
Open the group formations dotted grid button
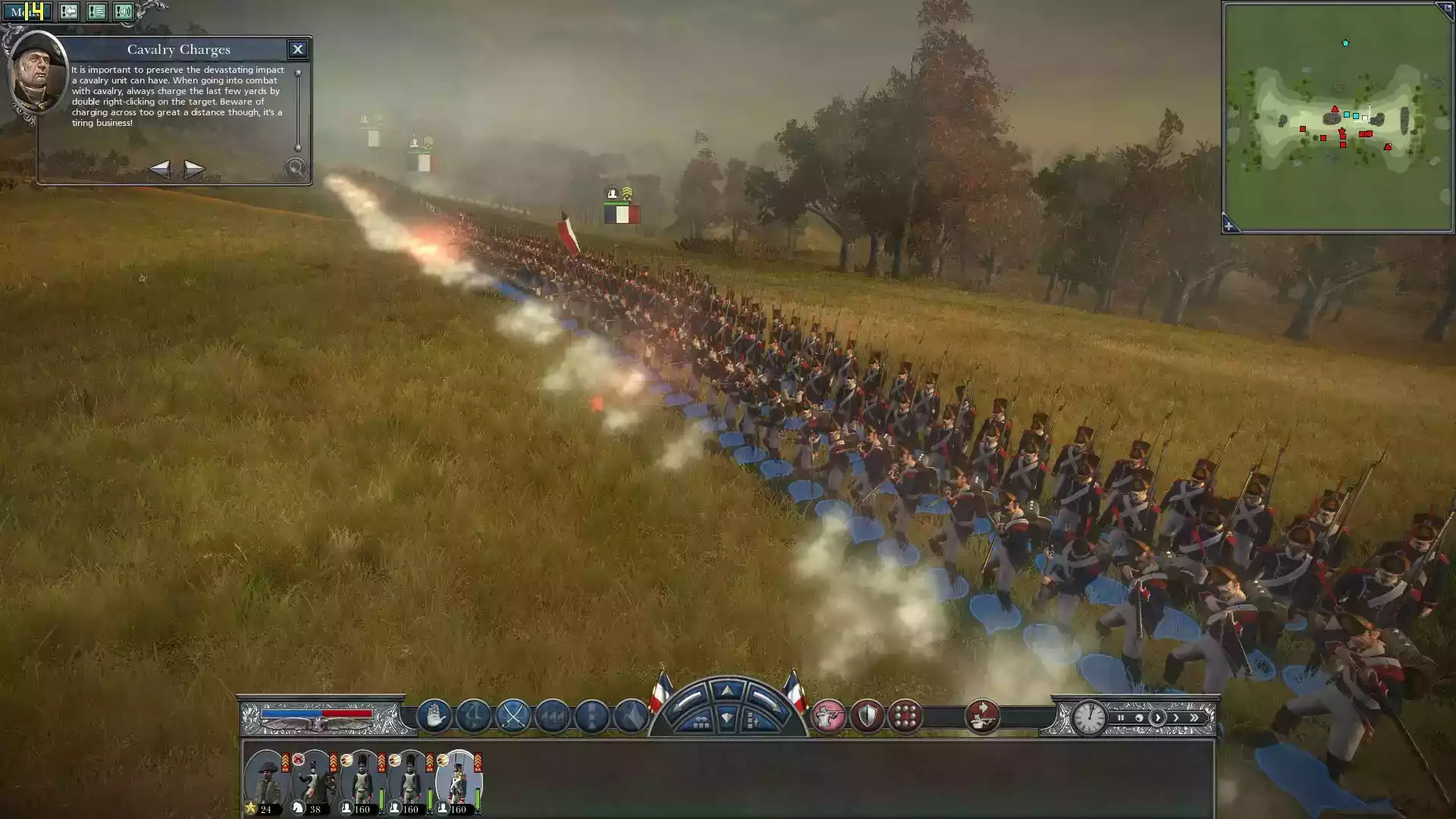click(x=905, y=716)
